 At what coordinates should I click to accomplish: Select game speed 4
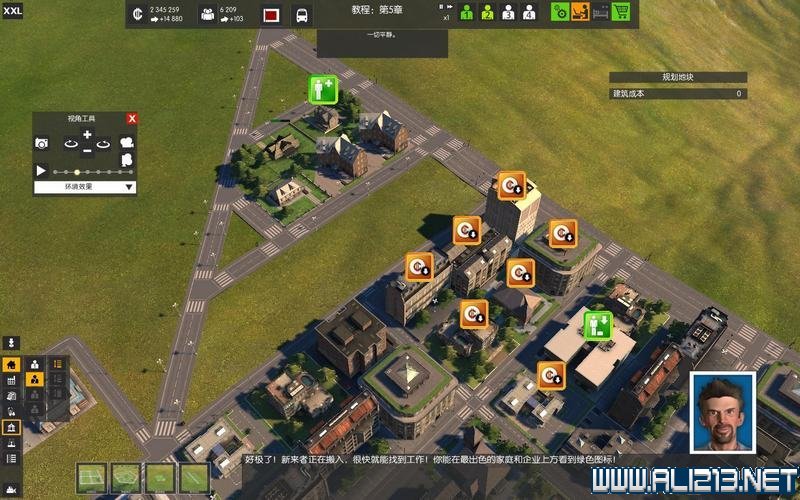pos(529,13)
